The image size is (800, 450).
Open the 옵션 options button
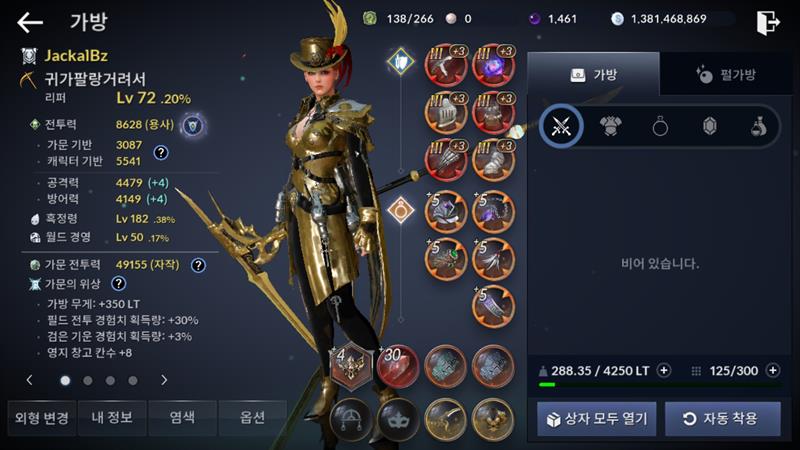pos(252,417)
